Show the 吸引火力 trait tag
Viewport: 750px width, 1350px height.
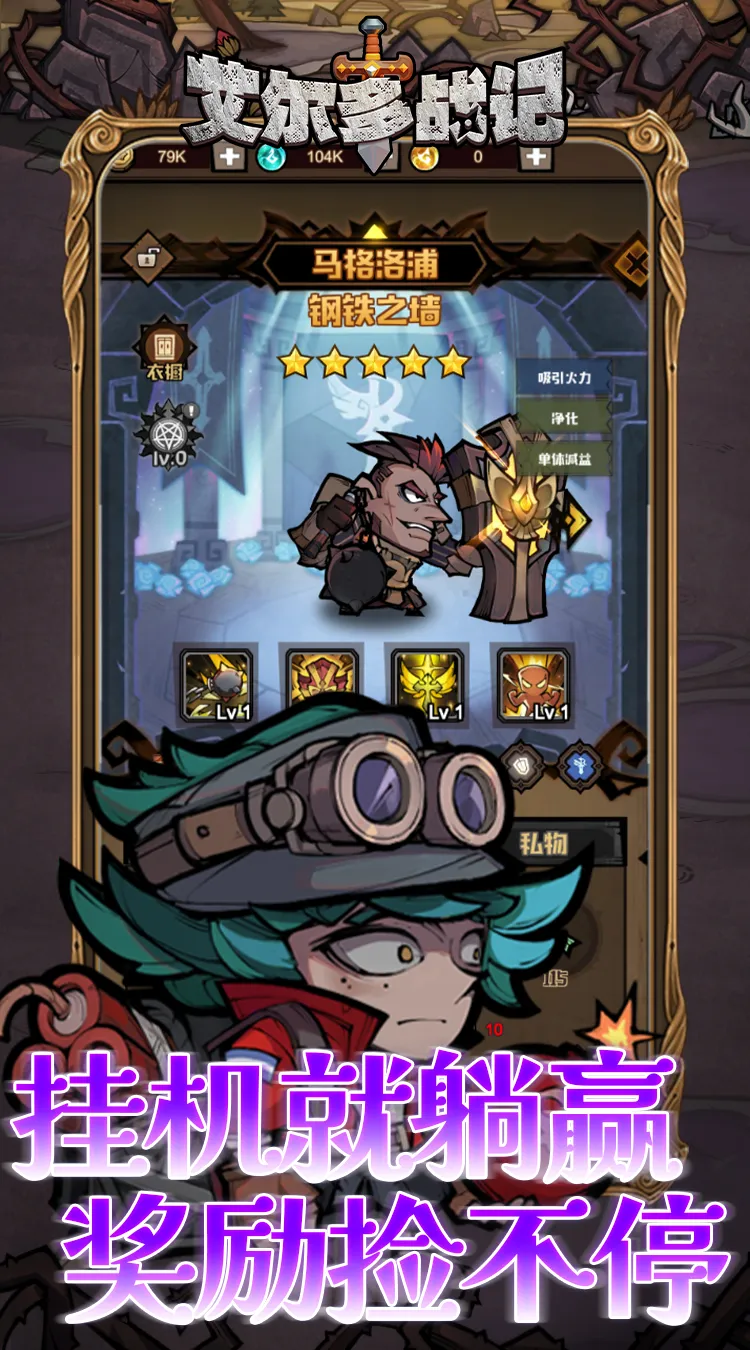(564, 377)
